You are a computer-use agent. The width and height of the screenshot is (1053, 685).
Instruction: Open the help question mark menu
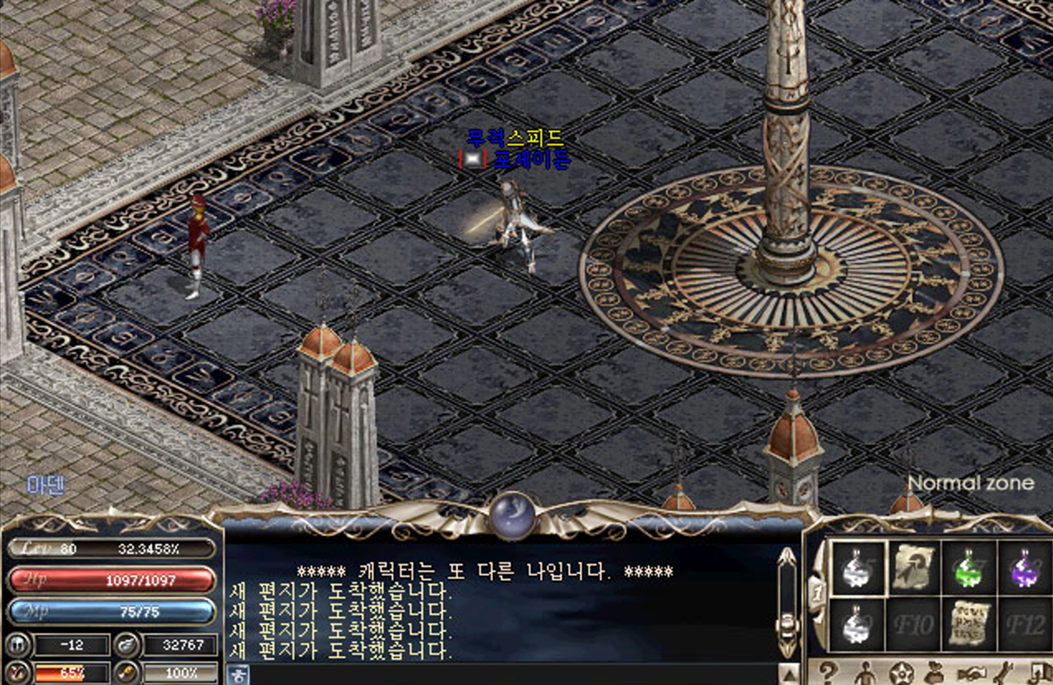[828, 672]
